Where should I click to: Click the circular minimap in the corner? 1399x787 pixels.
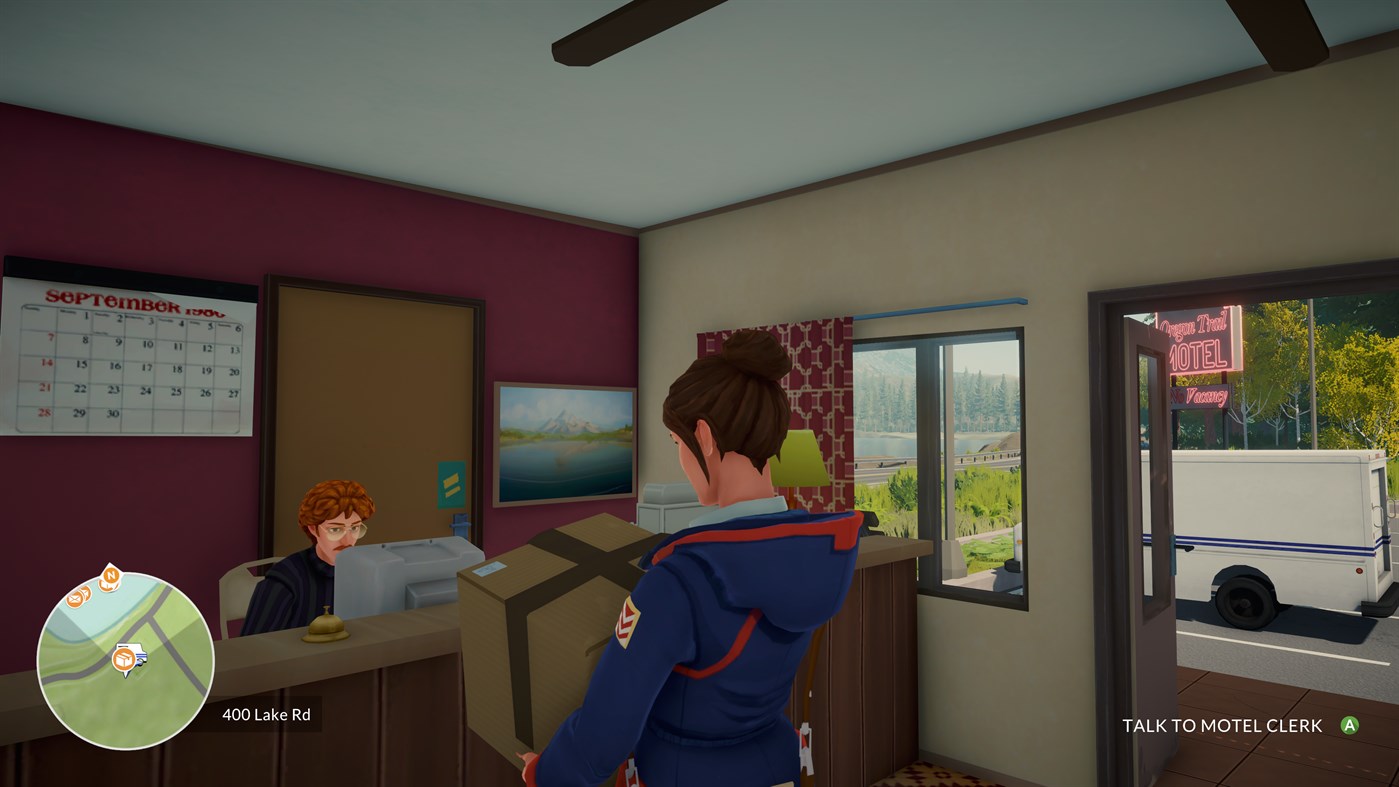126,648
